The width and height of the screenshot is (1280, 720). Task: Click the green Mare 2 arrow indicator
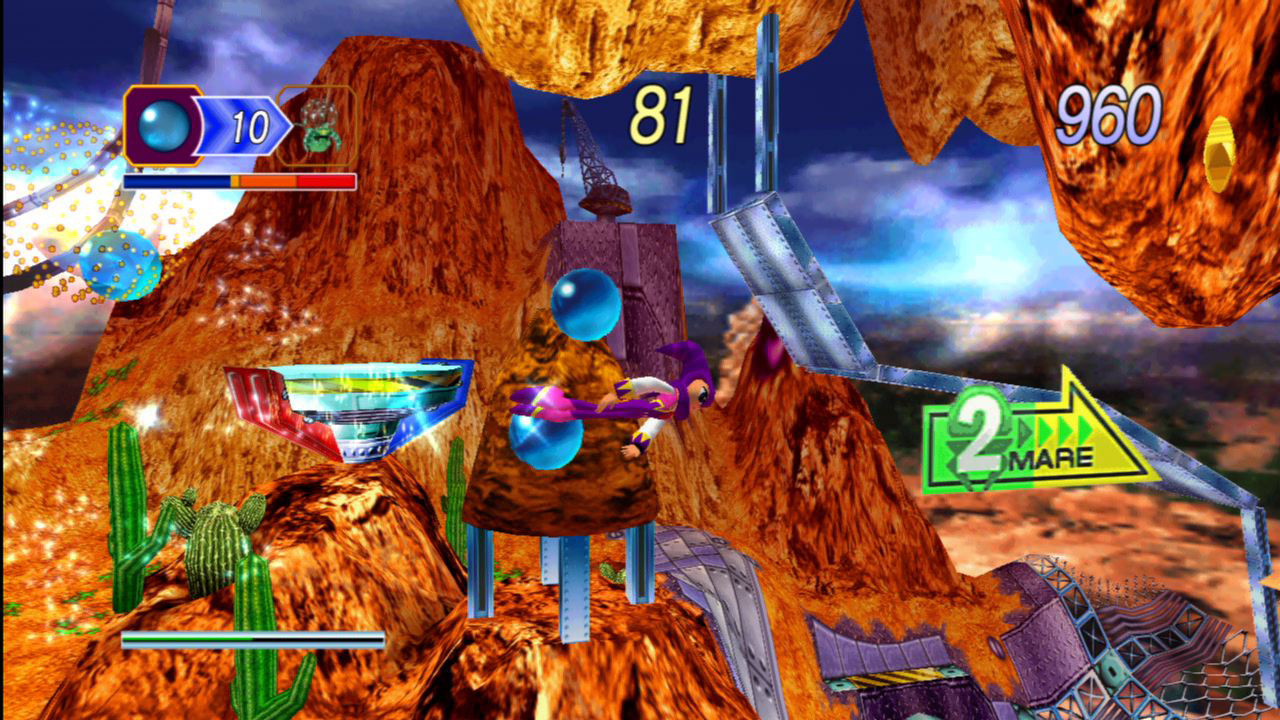(x=1035, y=438)
